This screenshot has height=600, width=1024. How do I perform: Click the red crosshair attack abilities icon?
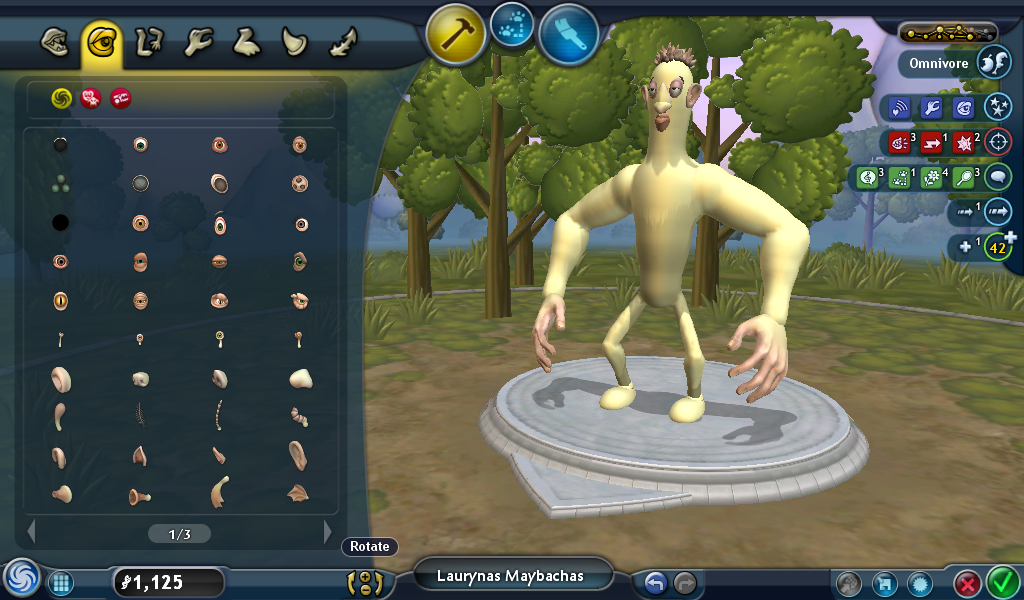click(997, 141)
